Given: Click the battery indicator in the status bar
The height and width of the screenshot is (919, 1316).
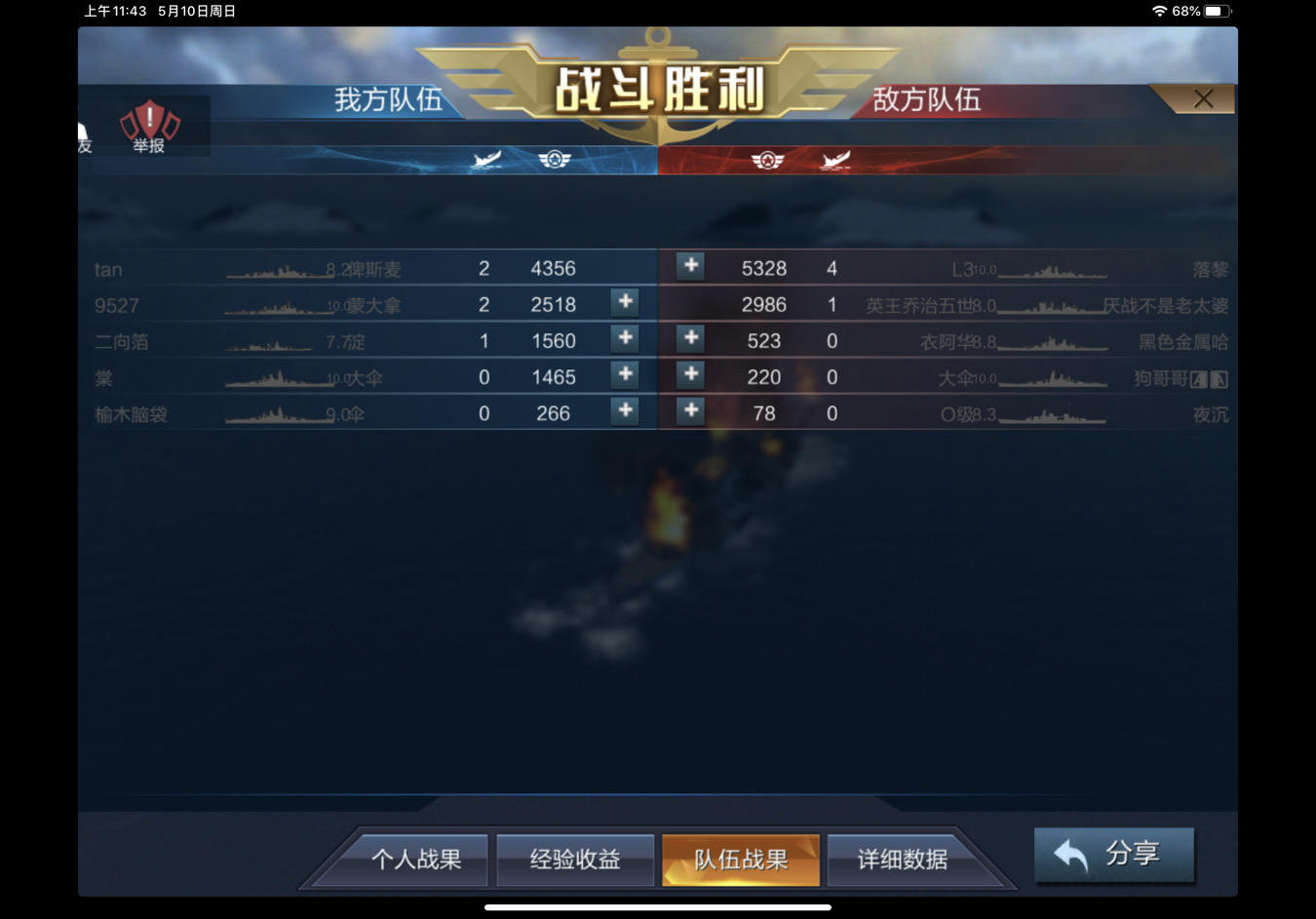Looking at the screenshot, I should (1215, 12).
